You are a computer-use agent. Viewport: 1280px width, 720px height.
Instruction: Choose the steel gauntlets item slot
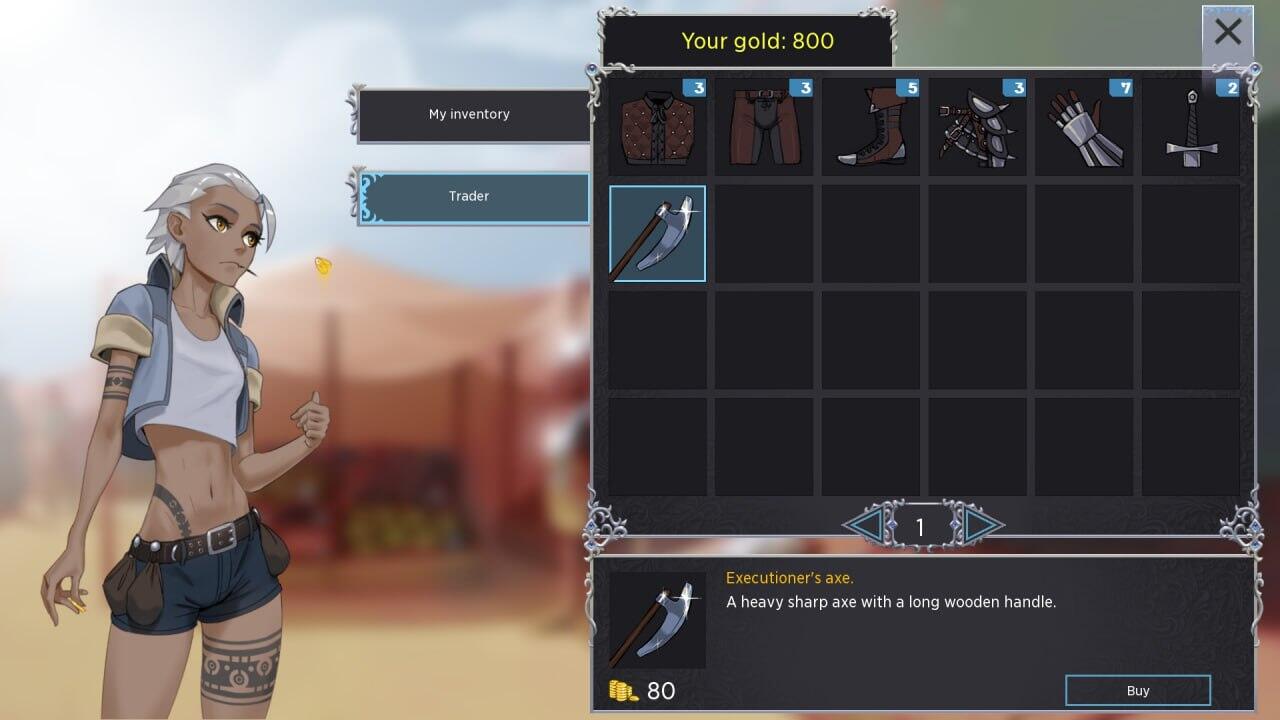pos(1084,127)
